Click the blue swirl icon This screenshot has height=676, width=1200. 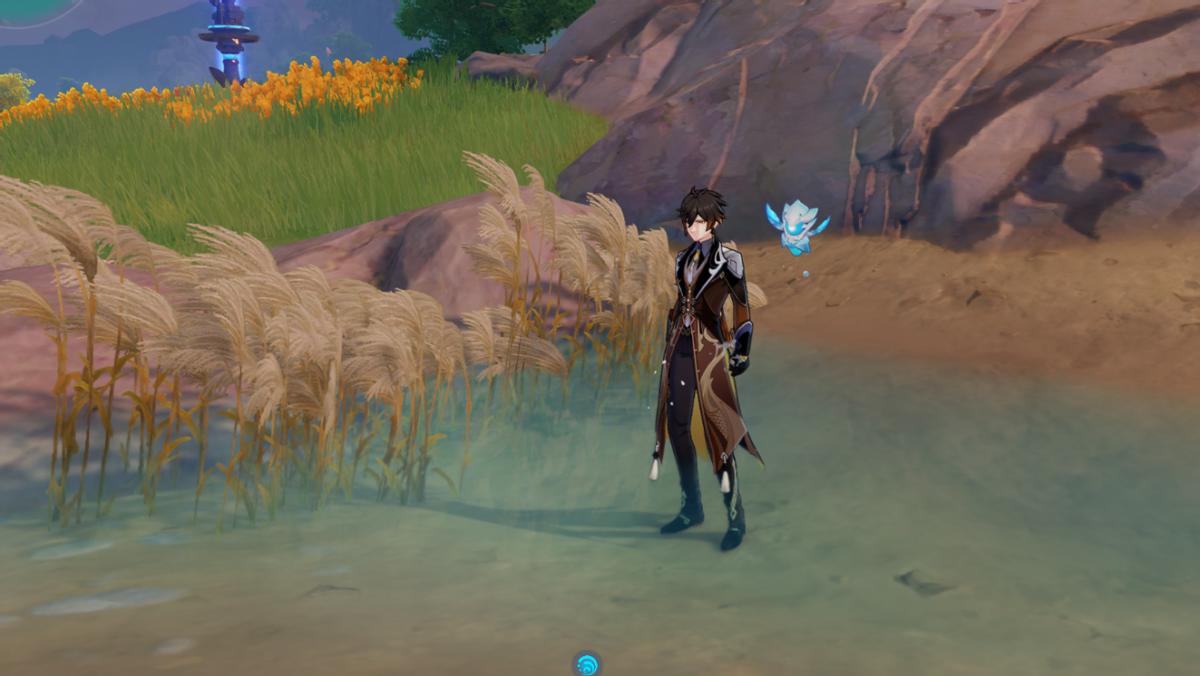[x=587, y=663]
